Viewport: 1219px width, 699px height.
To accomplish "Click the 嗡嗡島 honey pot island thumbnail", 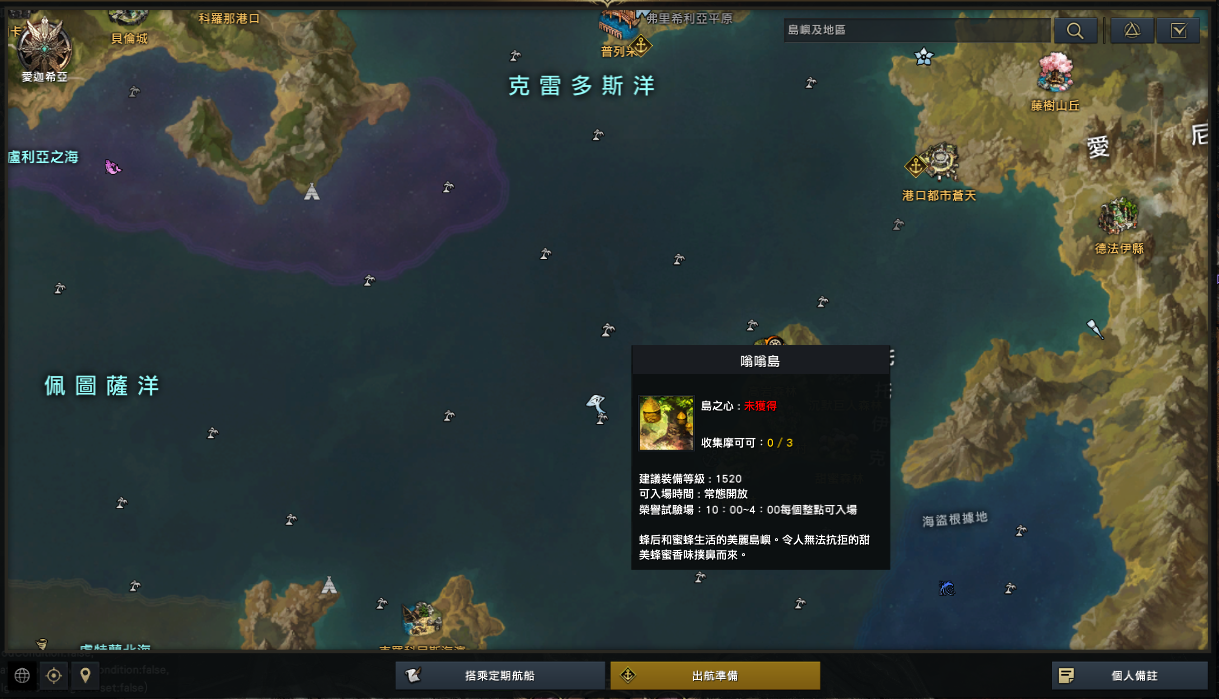I will (666, 423).
